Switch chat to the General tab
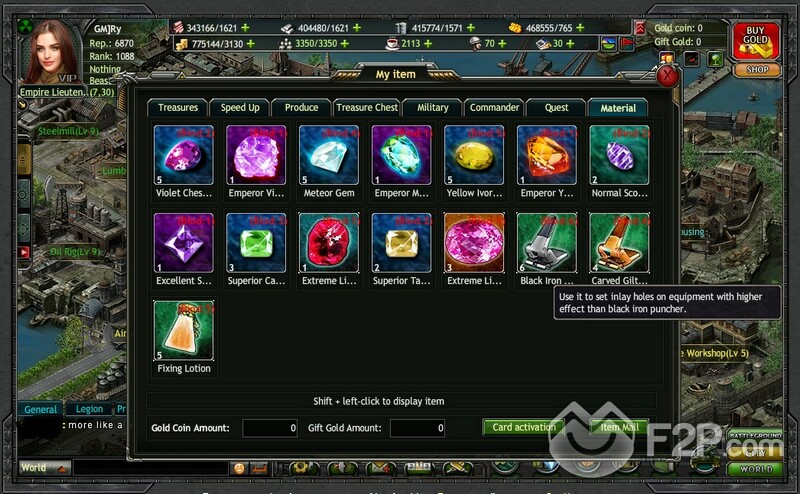The height and width of the screenshot is (494, 800). [x=40, y=409]
